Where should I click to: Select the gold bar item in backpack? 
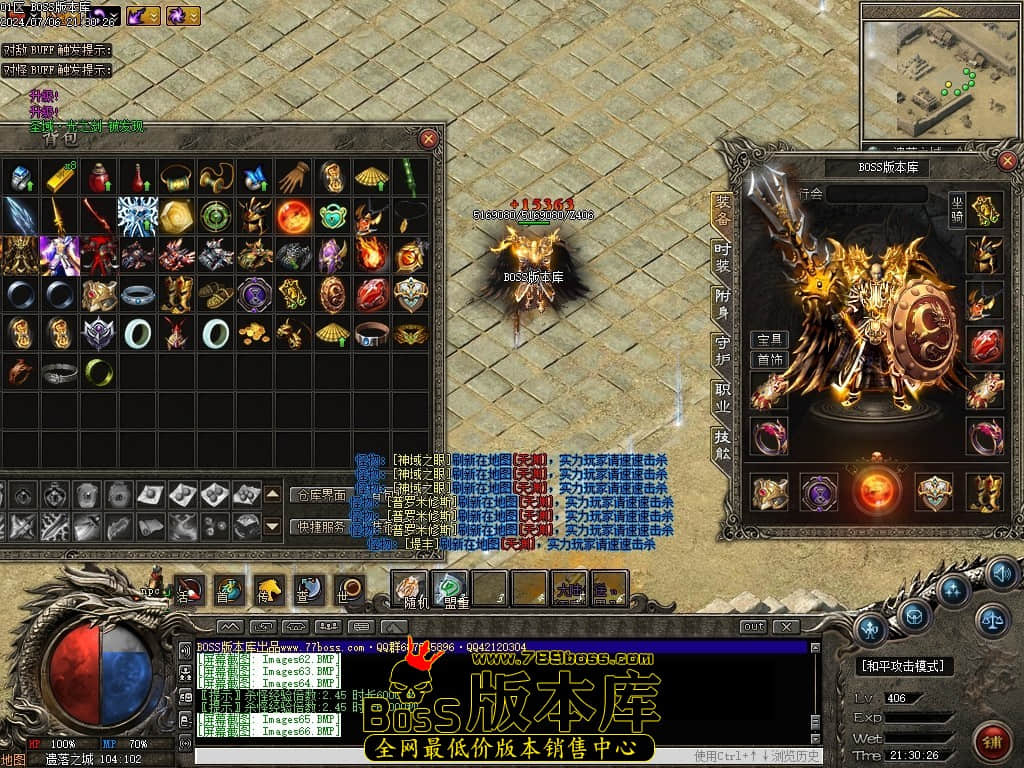point(59,177)
